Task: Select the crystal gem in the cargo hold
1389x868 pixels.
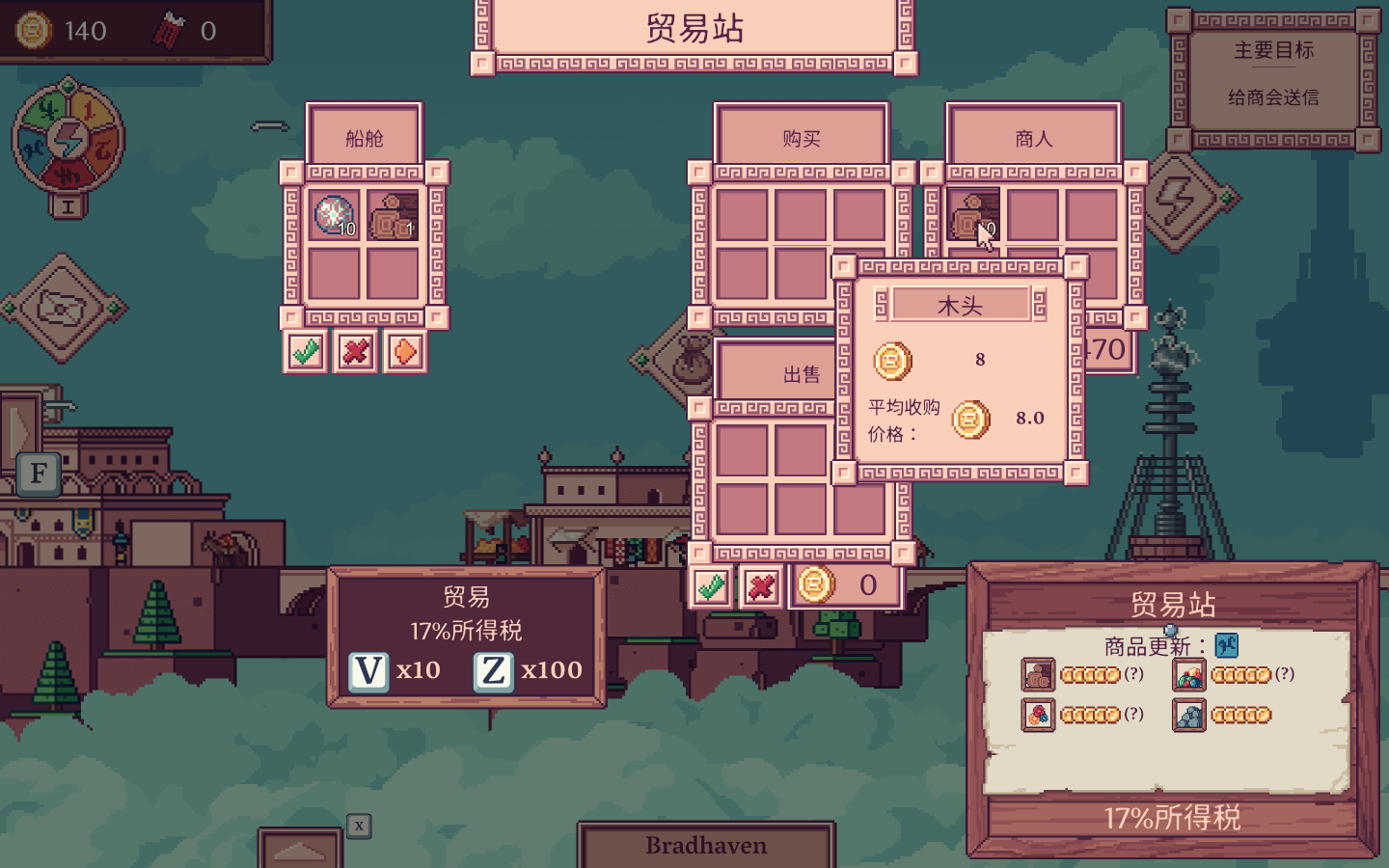Action: [334, 215]
